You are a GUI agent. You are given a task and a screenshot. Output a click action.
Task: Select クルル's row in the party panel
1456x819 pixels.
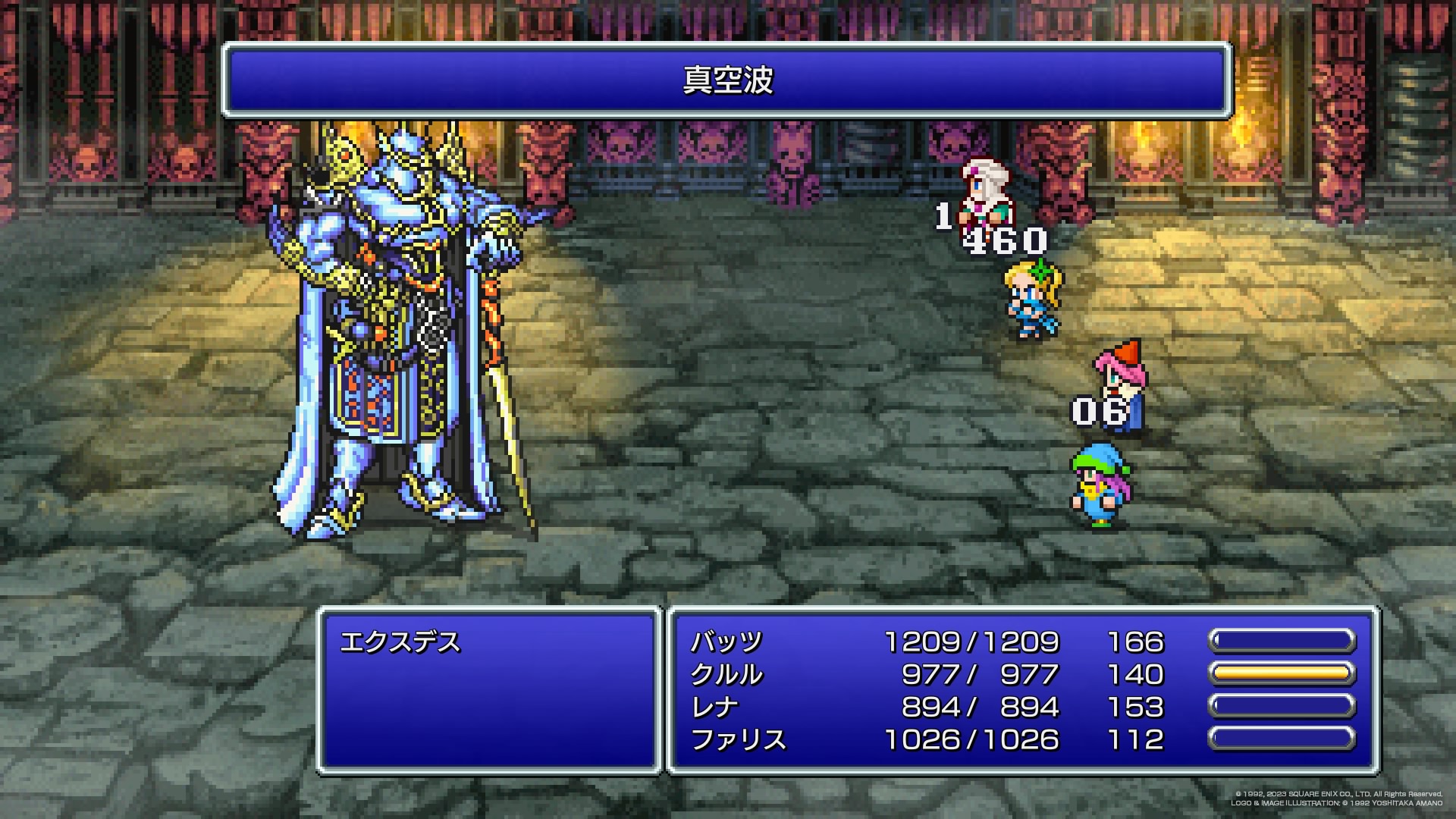click(x=726, y=675)
